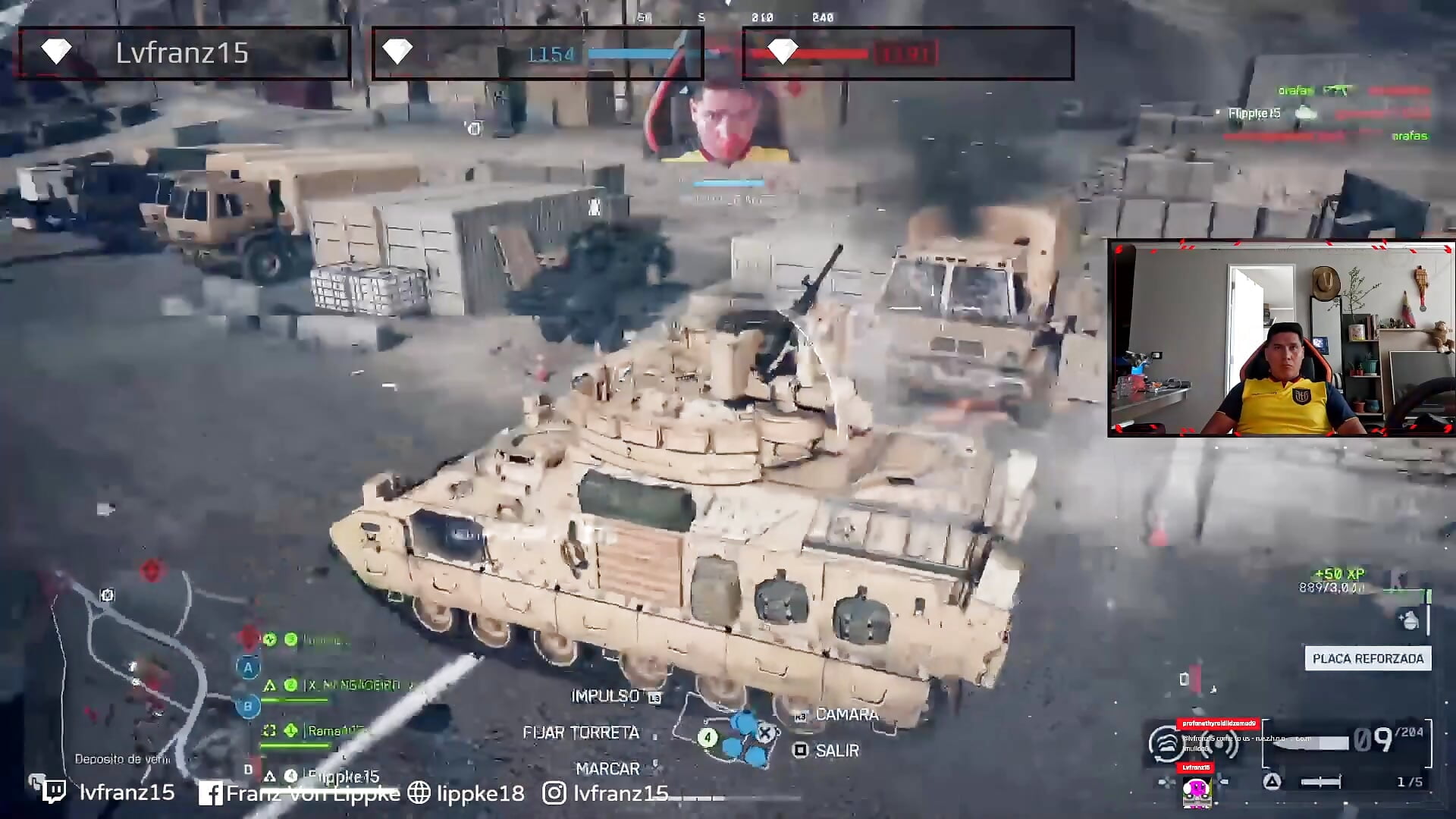Click SALIR to exit the vehicle
This screenshot has height=819, width=1456.
(836, 751)
